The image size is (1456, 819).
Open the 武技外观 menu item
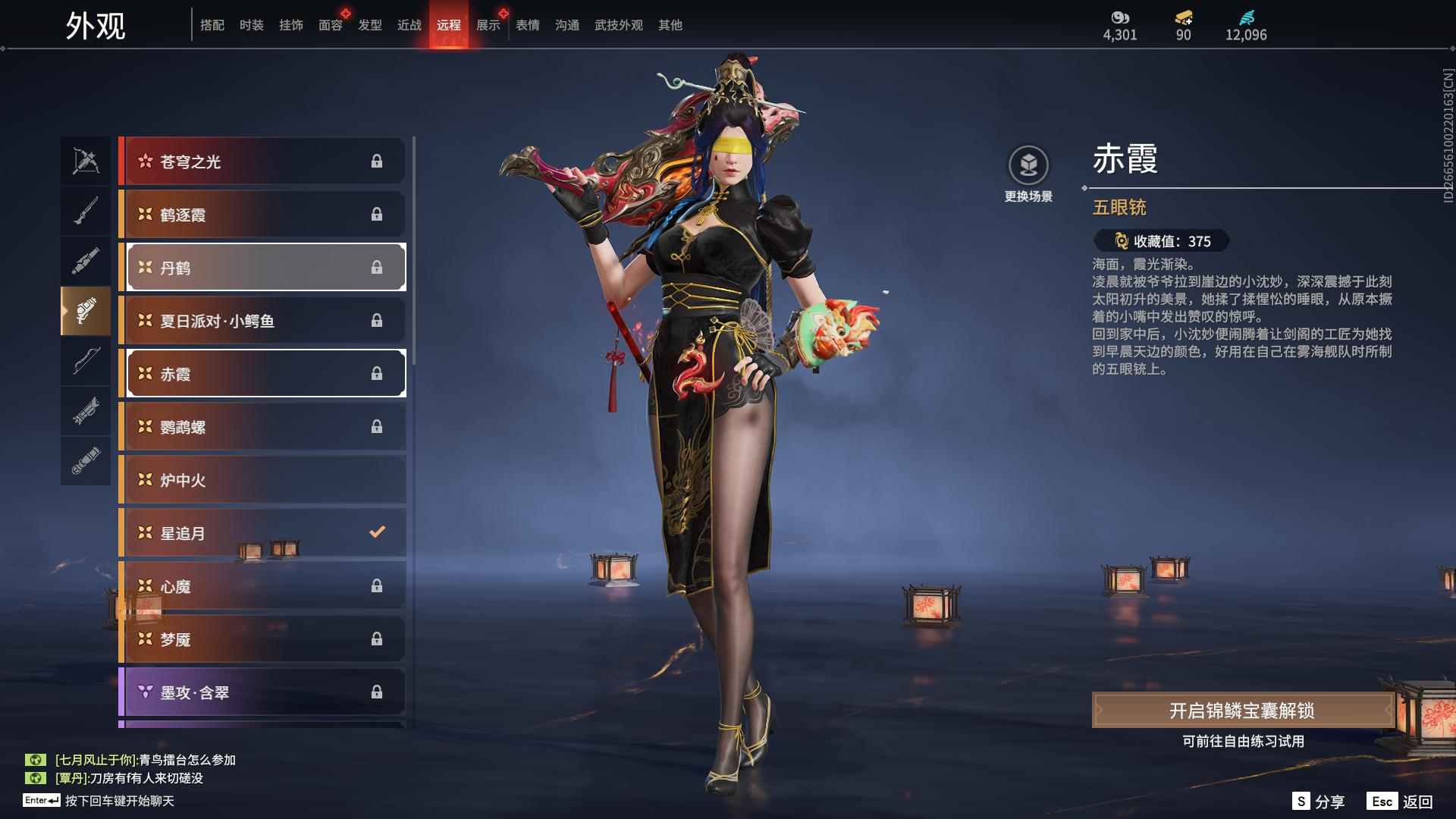[618, 24]
